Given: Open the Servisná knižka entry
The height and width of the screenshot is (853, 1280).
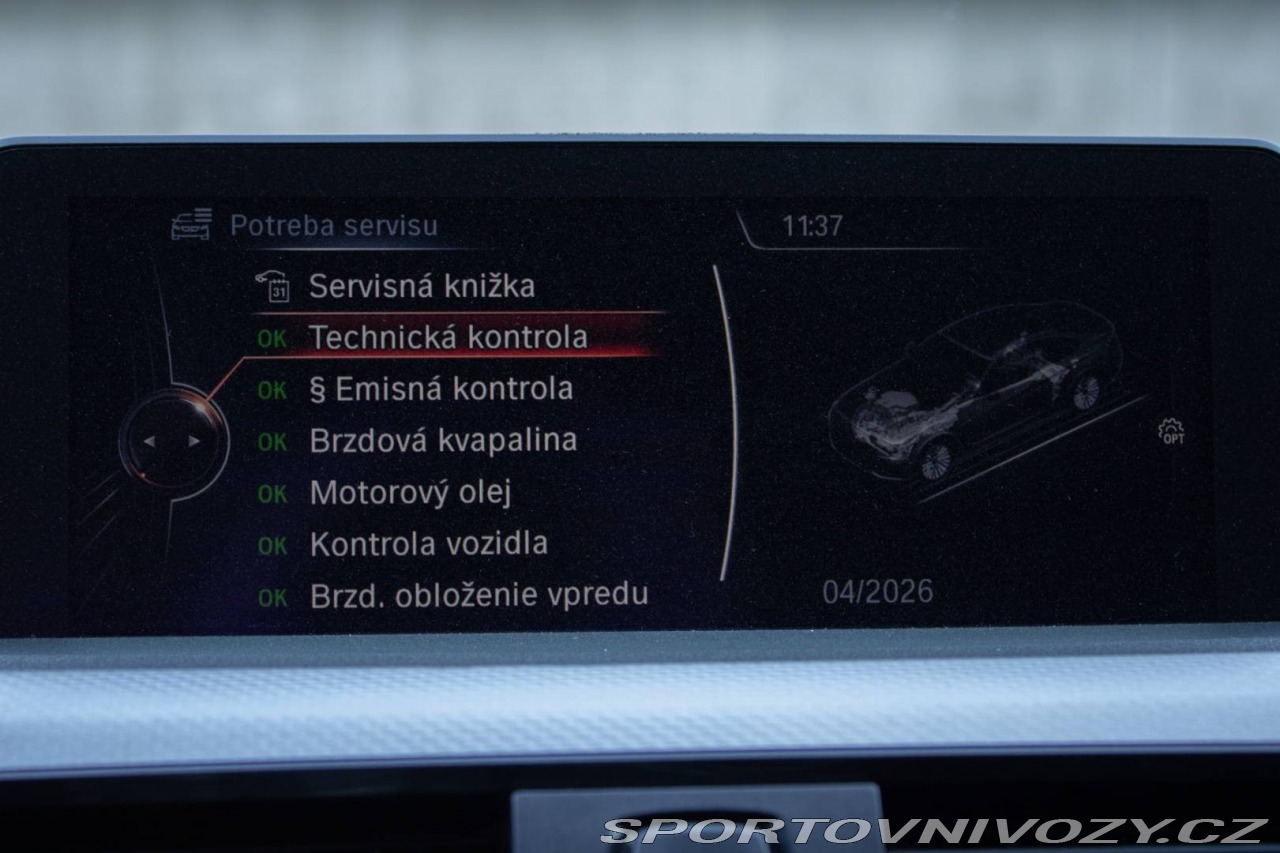Looking at the screenshot, I should tap(421, 287).
